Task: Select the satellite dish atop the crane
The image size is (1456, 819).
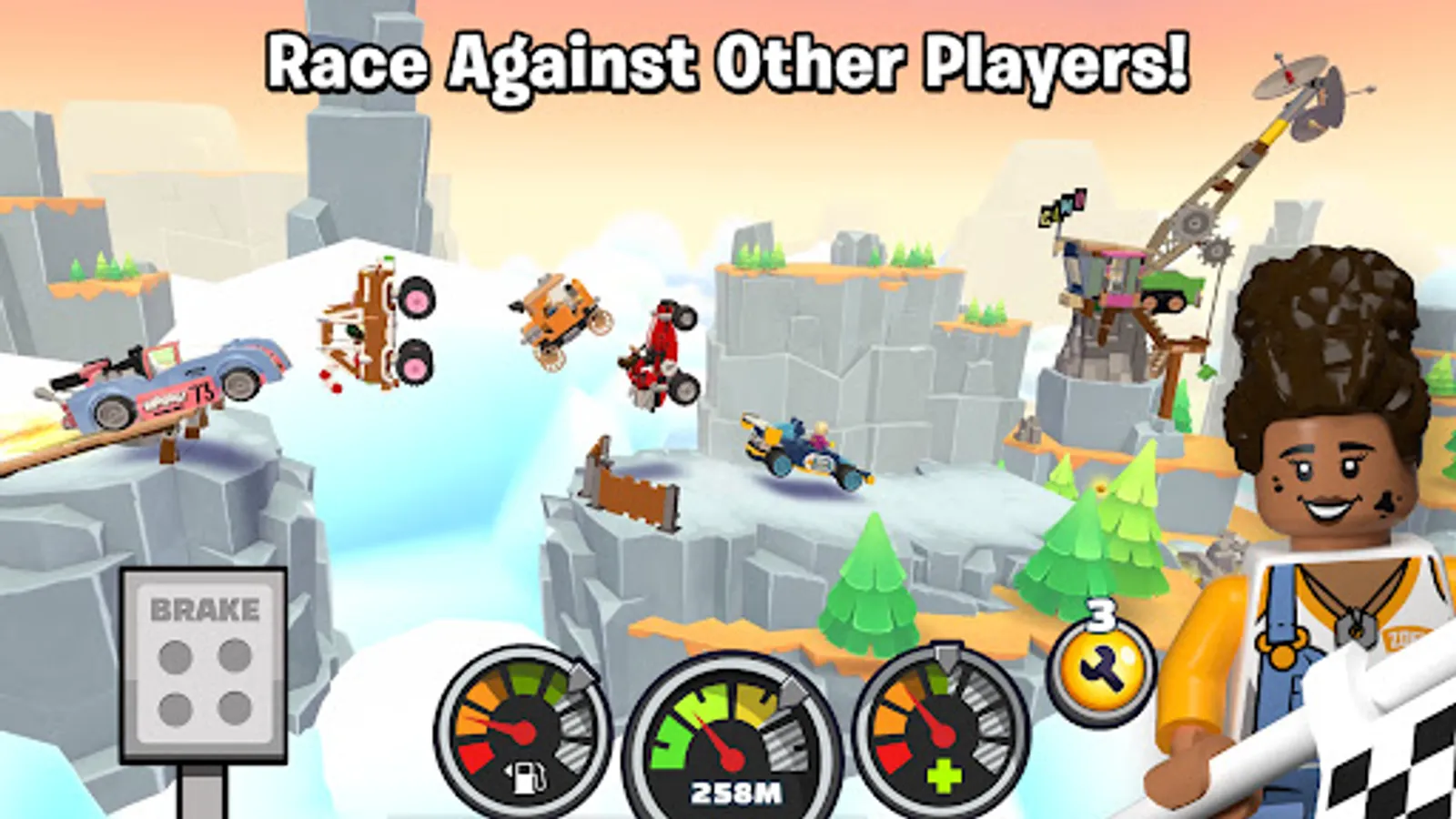Action: coord(1301,86)
